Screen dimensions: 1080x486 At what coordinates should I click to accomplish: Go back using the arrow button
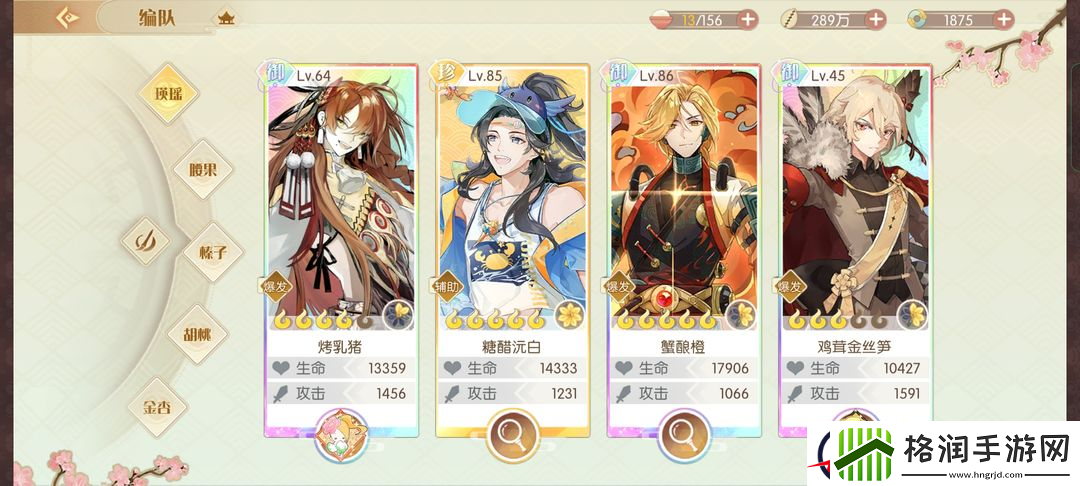tap(68, 17)
